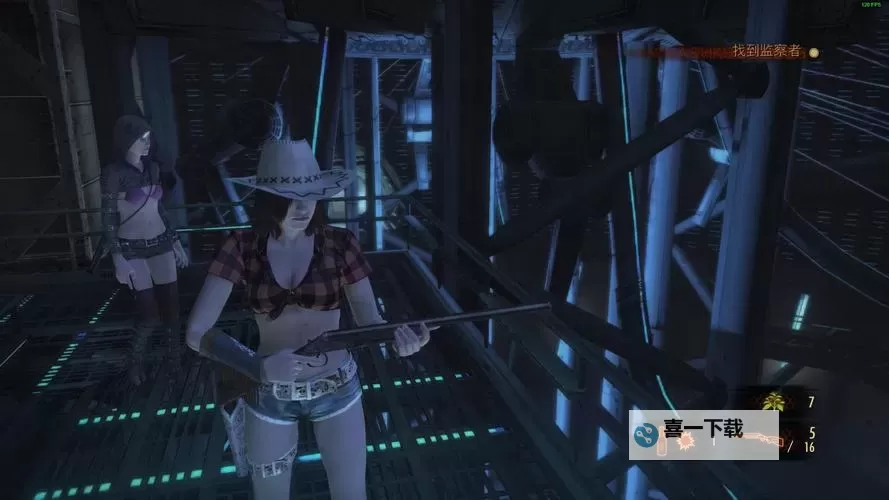Click the 找到监察者 objective tracker
This screenshot has height=500, width=889.
[766, 51]
